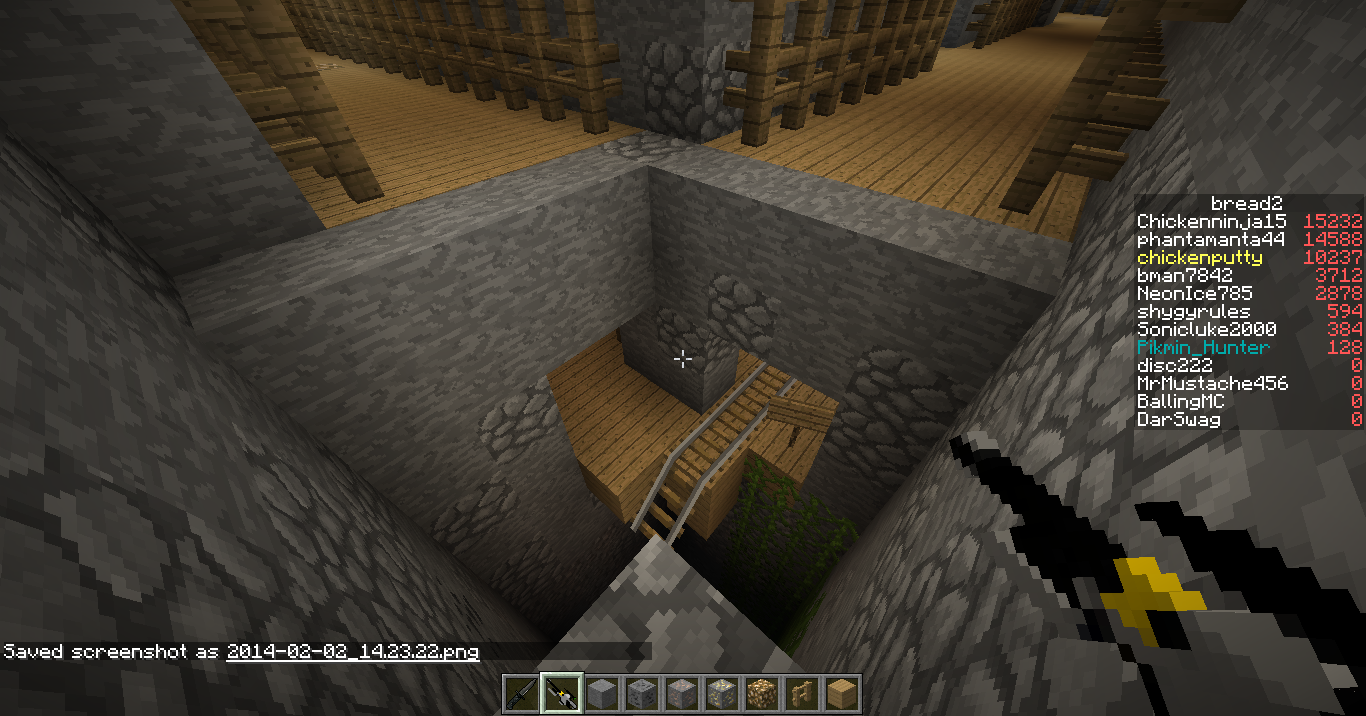Pick the iron ore block slot
The width and height of the screenshot is (1366, 716).
pyautogui.click(x=681, y=693)
